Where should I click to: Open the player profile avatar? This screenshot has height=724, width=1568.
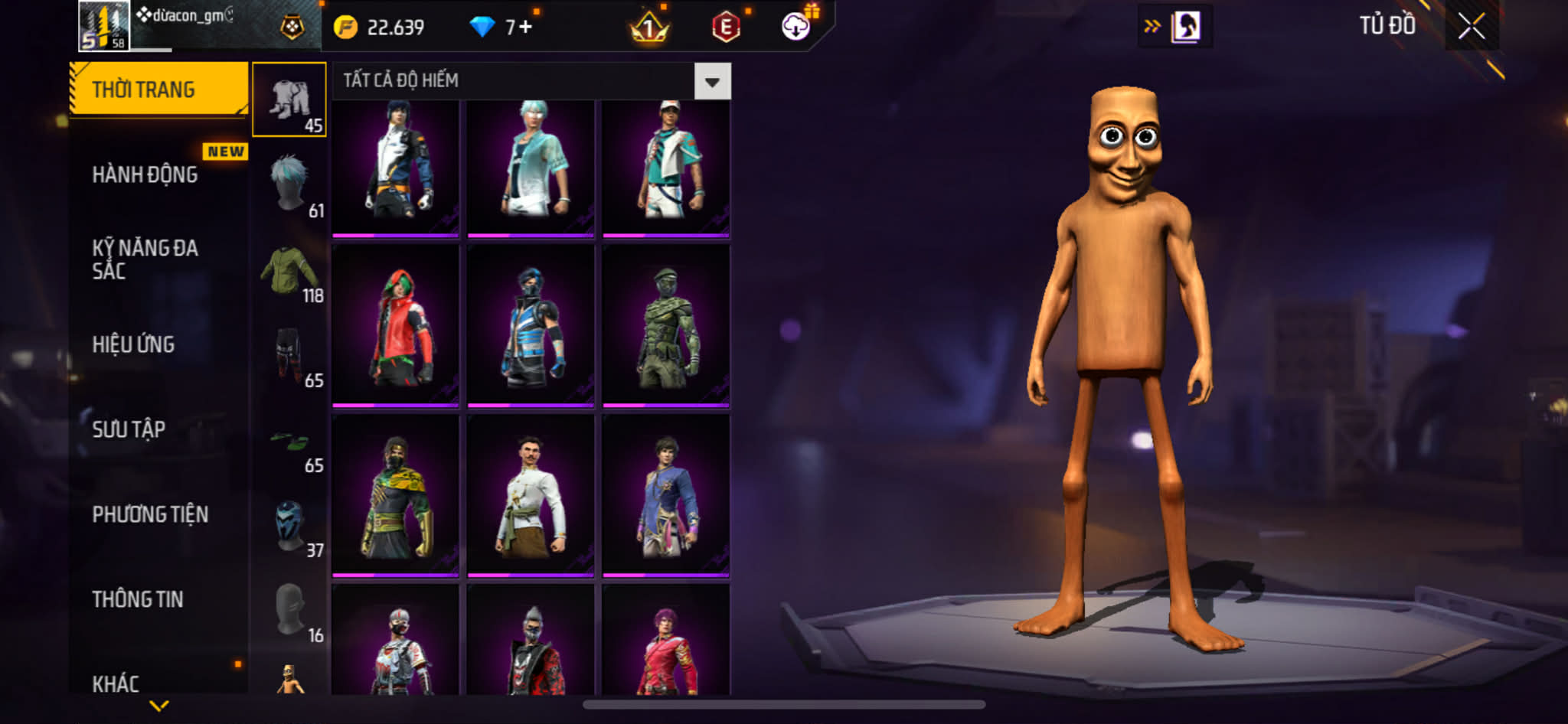click(x=104, y=26)
